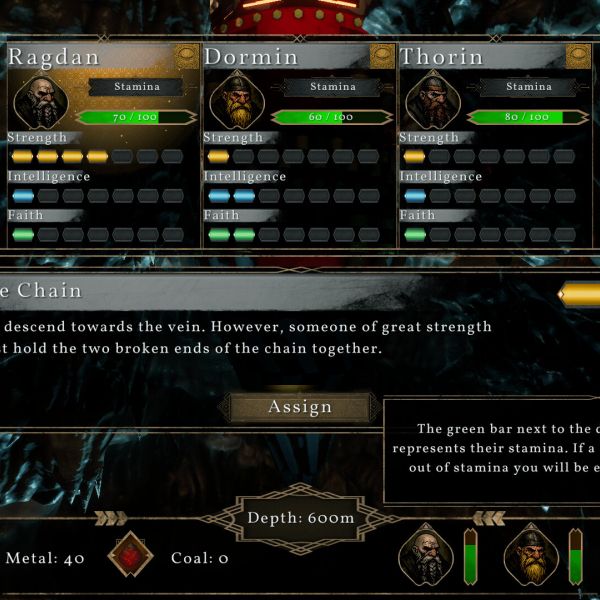Screen dimensions: 600x600
Task: Select Ragdan's character card
Action: click(100, 145)
